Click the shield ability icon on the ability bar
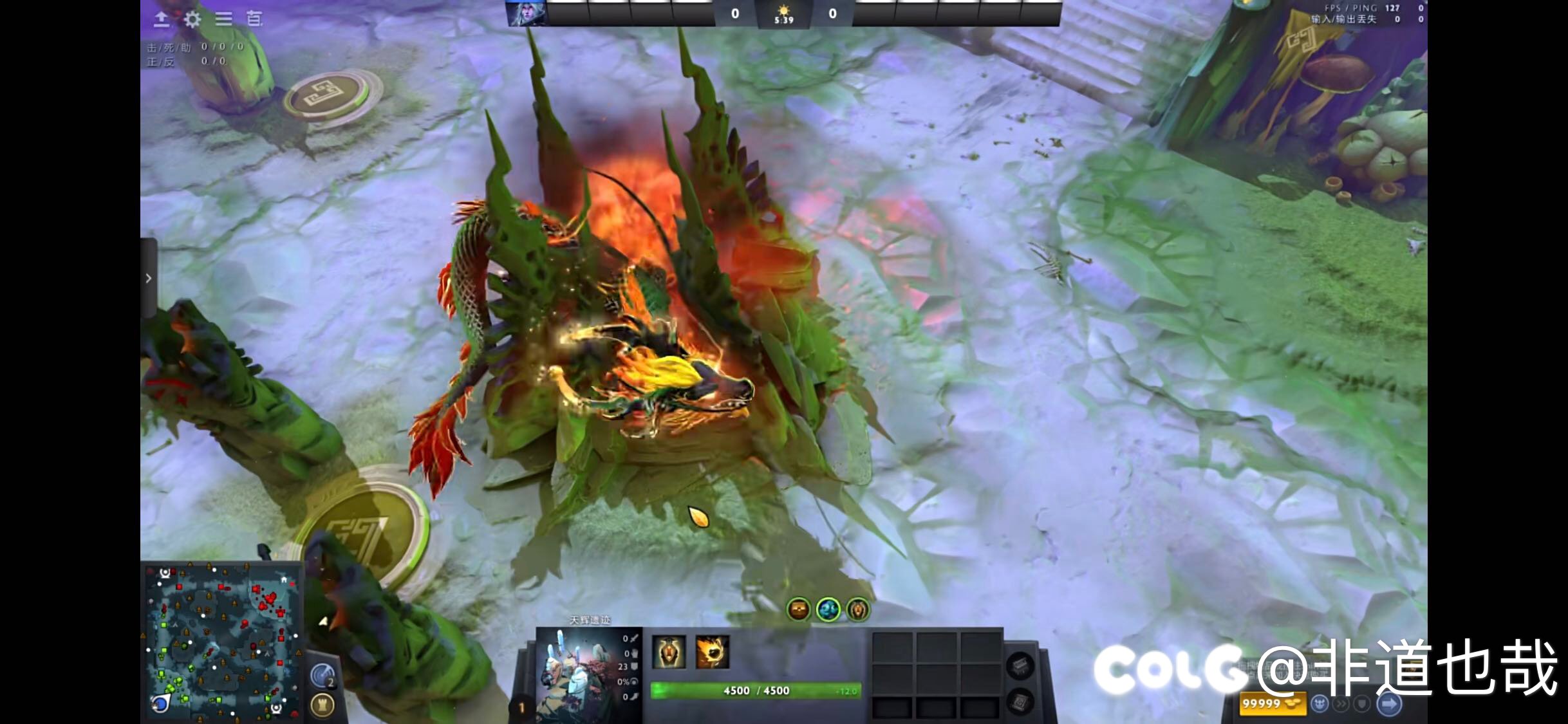The width and height of the screenshot is (1568, 724). point(668,651)
